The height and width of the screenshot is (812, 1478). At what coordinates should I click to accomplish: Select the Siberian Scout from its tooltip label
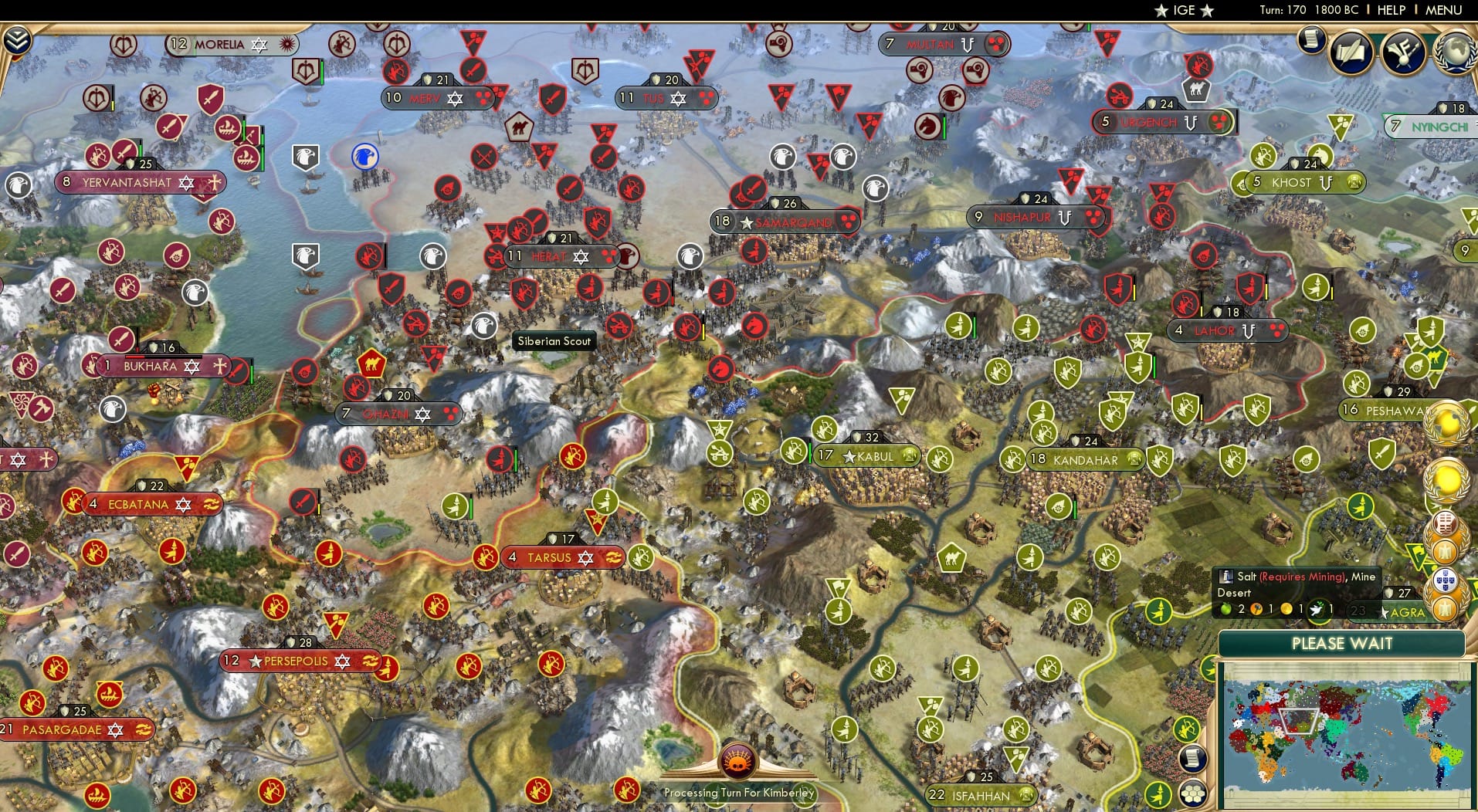pyautogui.click(x=554, y=341)
